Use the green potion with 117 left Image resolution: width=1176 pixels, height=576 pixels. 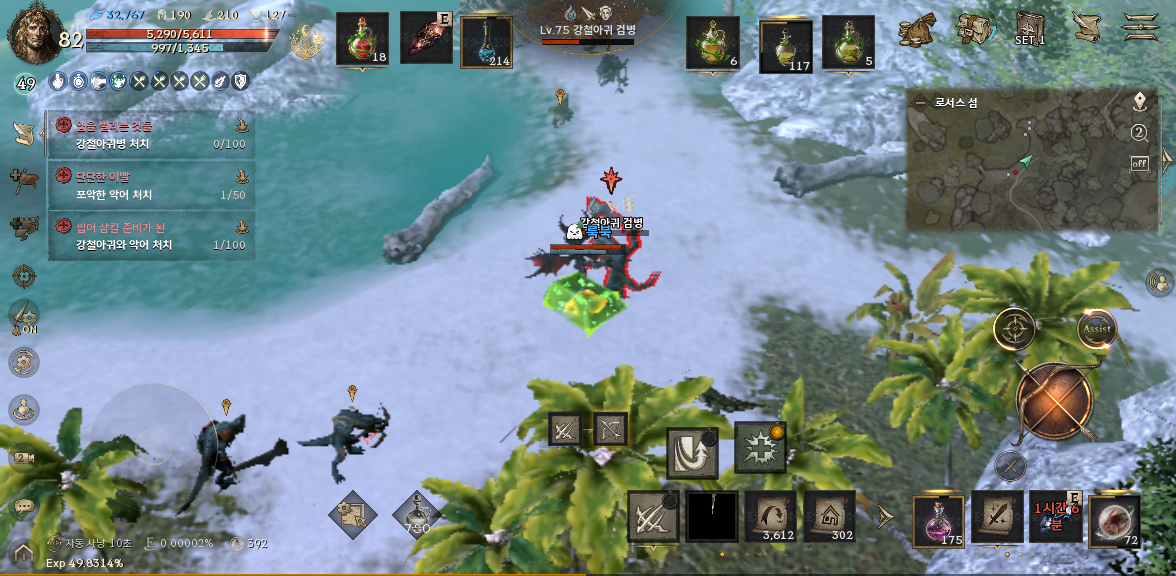click(786, 45)
